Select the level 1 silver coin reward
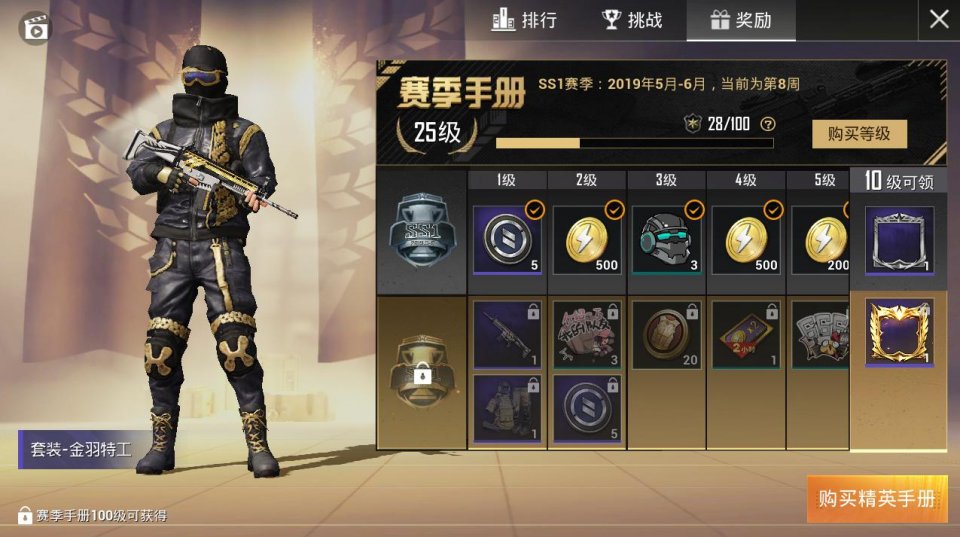This screenshot has height=537, width=960. [x=507, y=239]
